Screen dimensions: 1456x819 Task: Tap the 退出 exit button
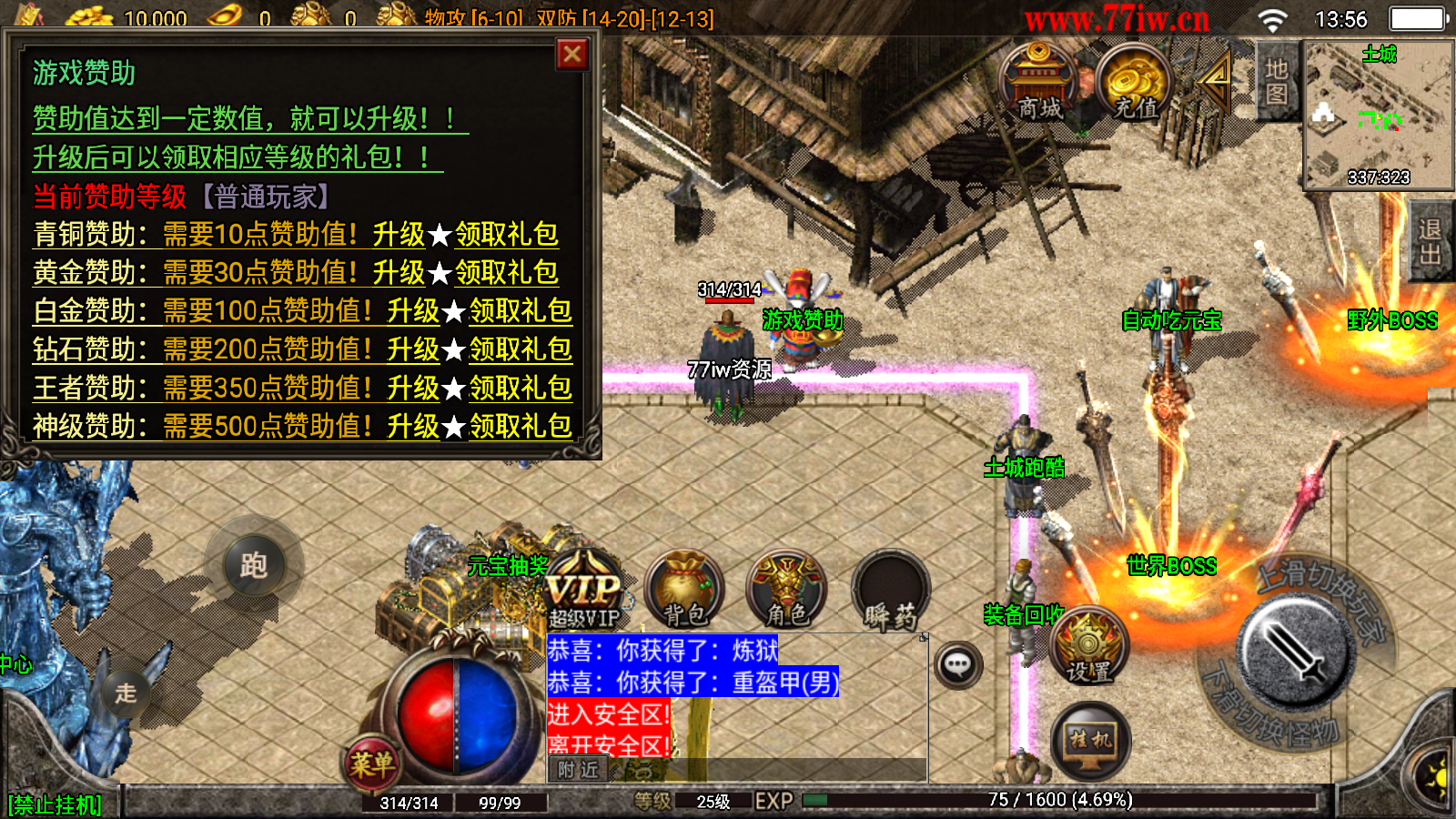tap(1431, 242)
